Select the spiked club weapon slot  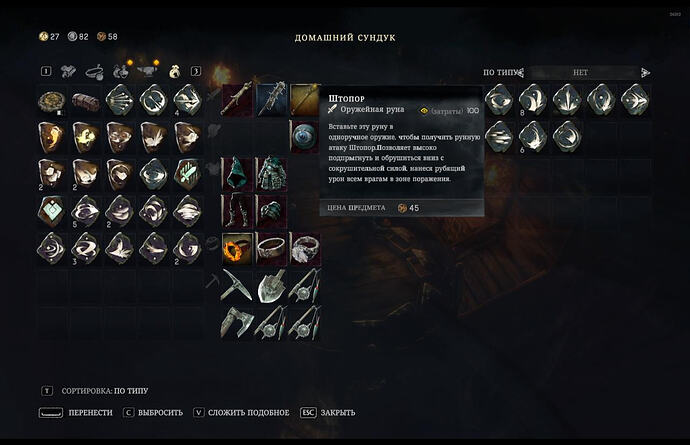(271, 99)
